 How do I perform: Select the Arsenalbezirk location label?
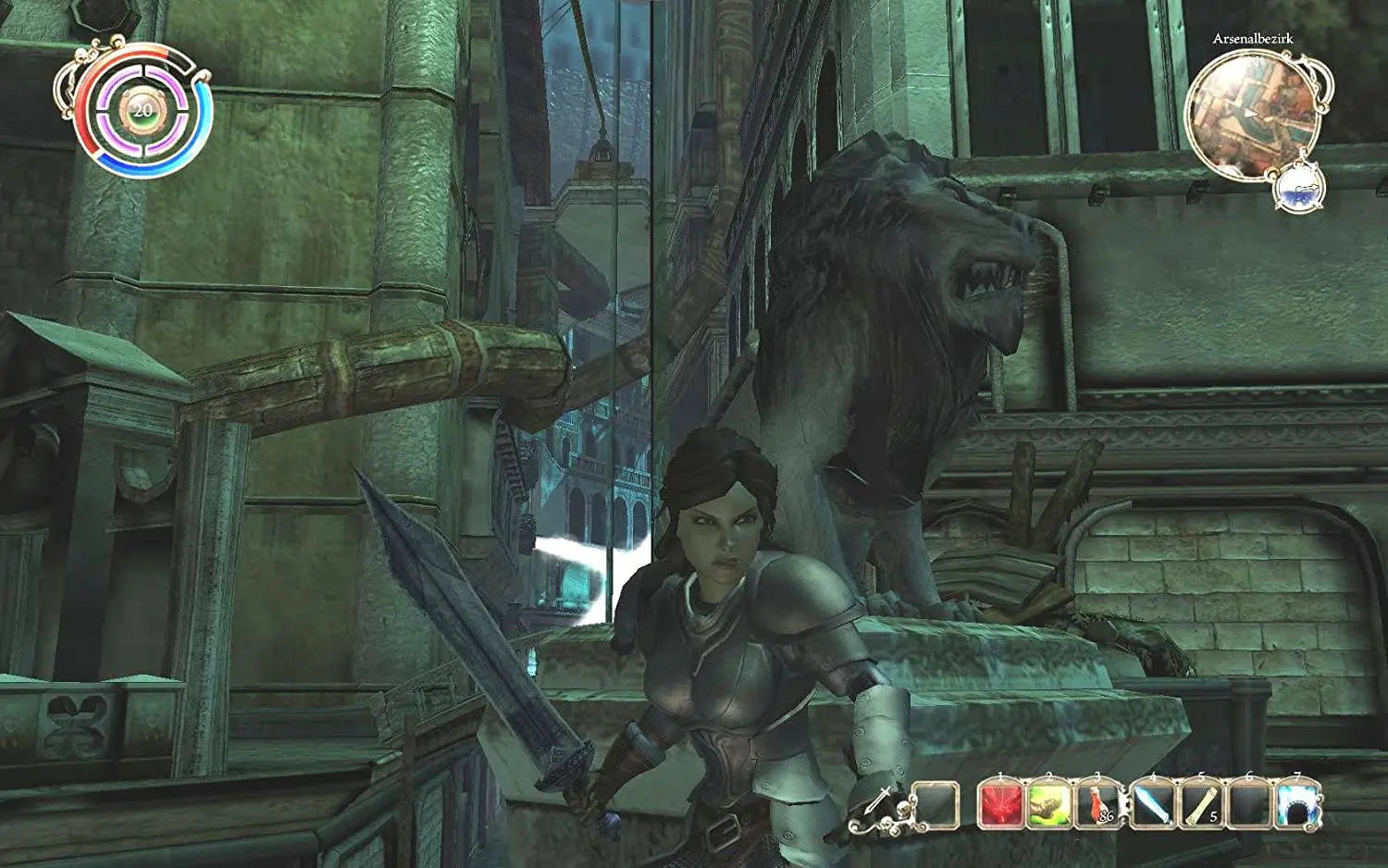[x=1254, y=40]
